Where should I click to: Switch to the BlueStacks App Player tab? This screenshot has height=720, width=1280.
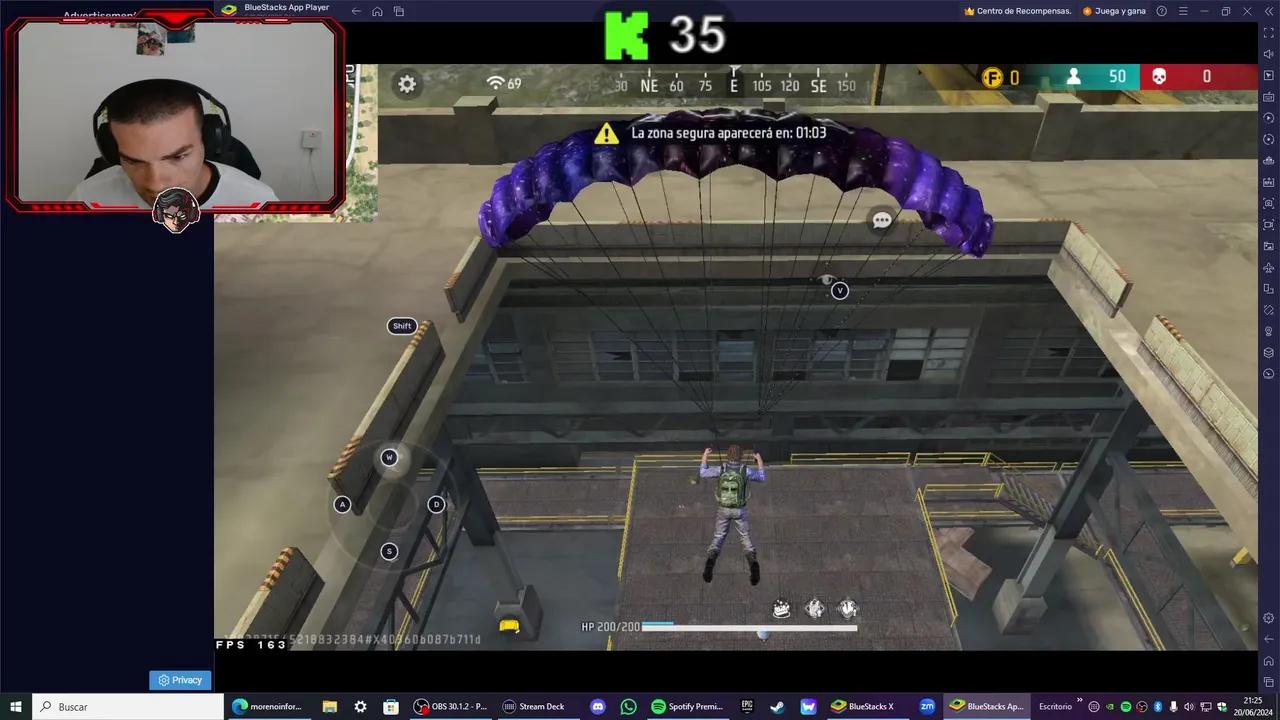point(286,8)
